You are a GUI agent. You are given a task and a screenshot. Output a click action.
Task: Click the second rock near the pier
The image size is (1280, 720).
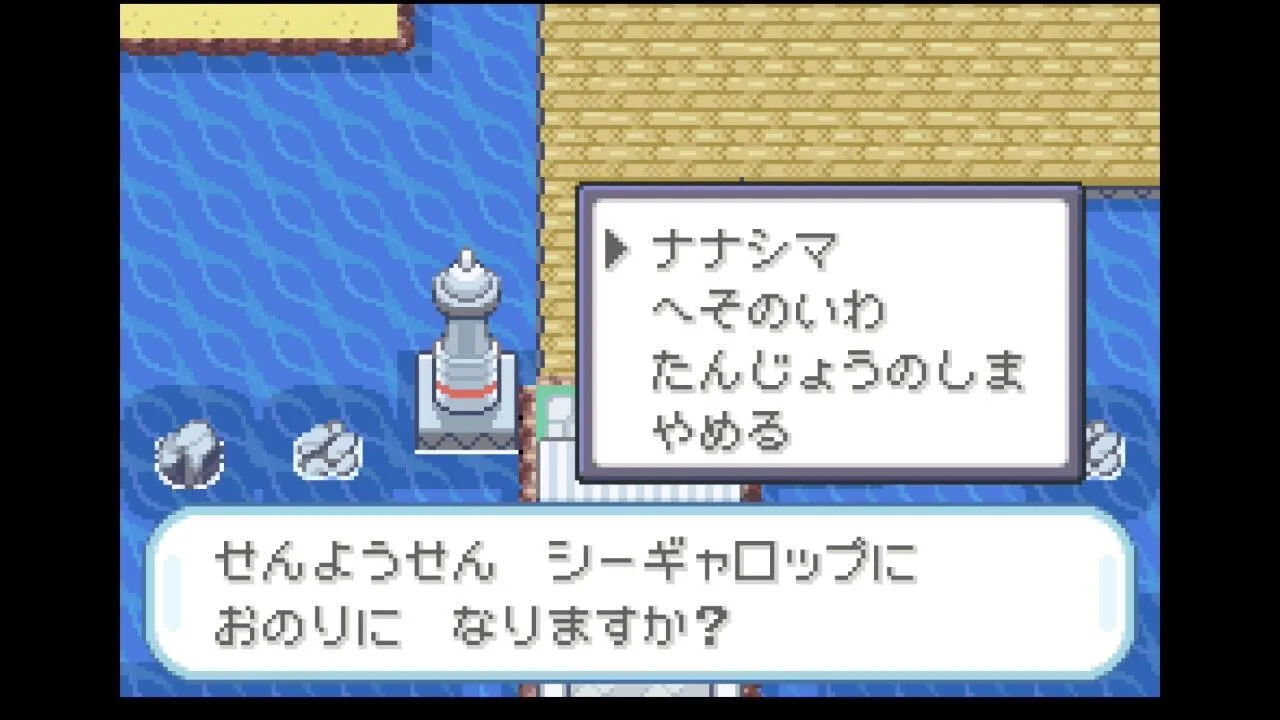[330, 450]
